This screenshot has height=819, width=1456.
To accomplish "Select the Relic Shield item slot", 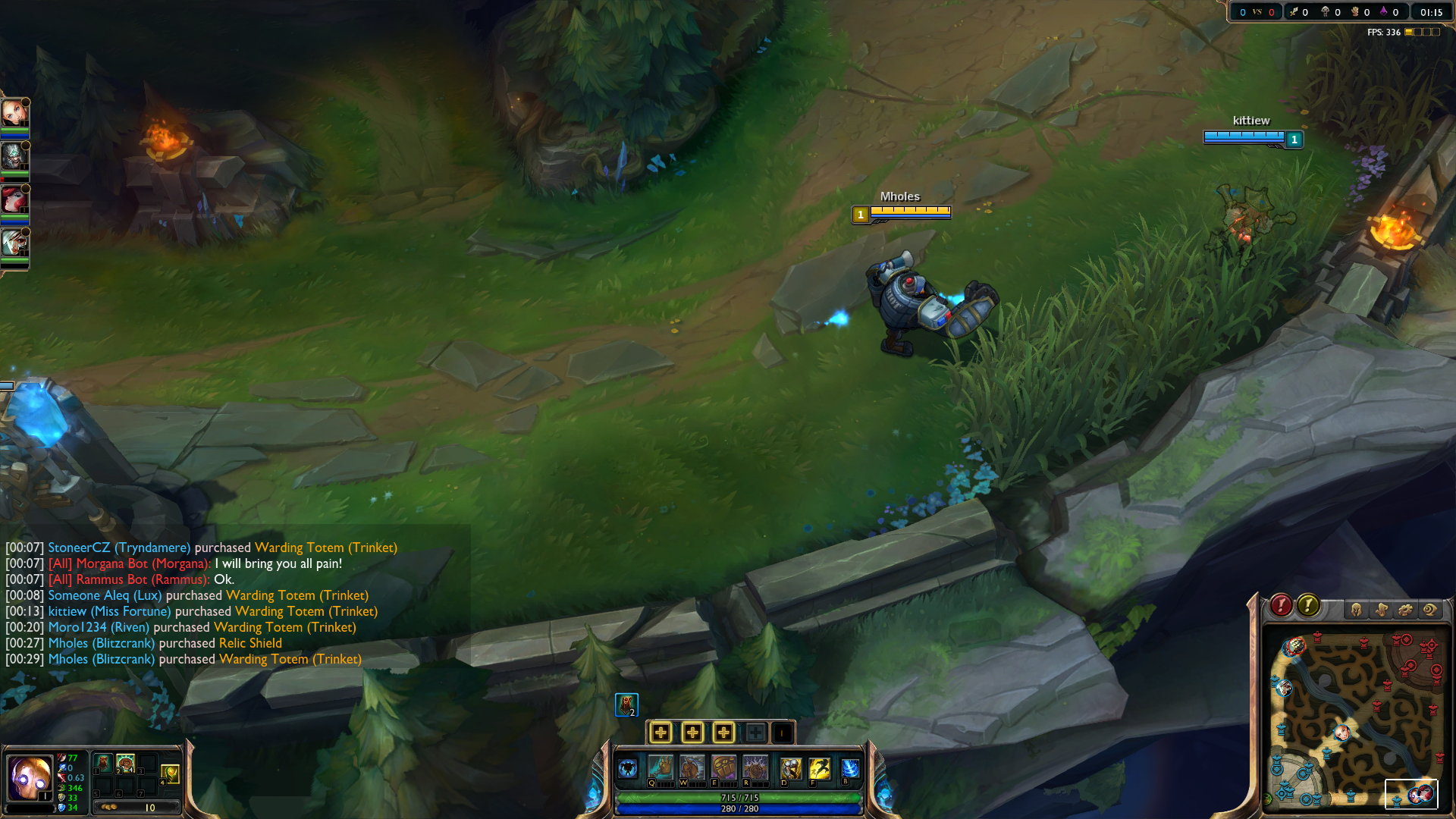I will [104, 763].
